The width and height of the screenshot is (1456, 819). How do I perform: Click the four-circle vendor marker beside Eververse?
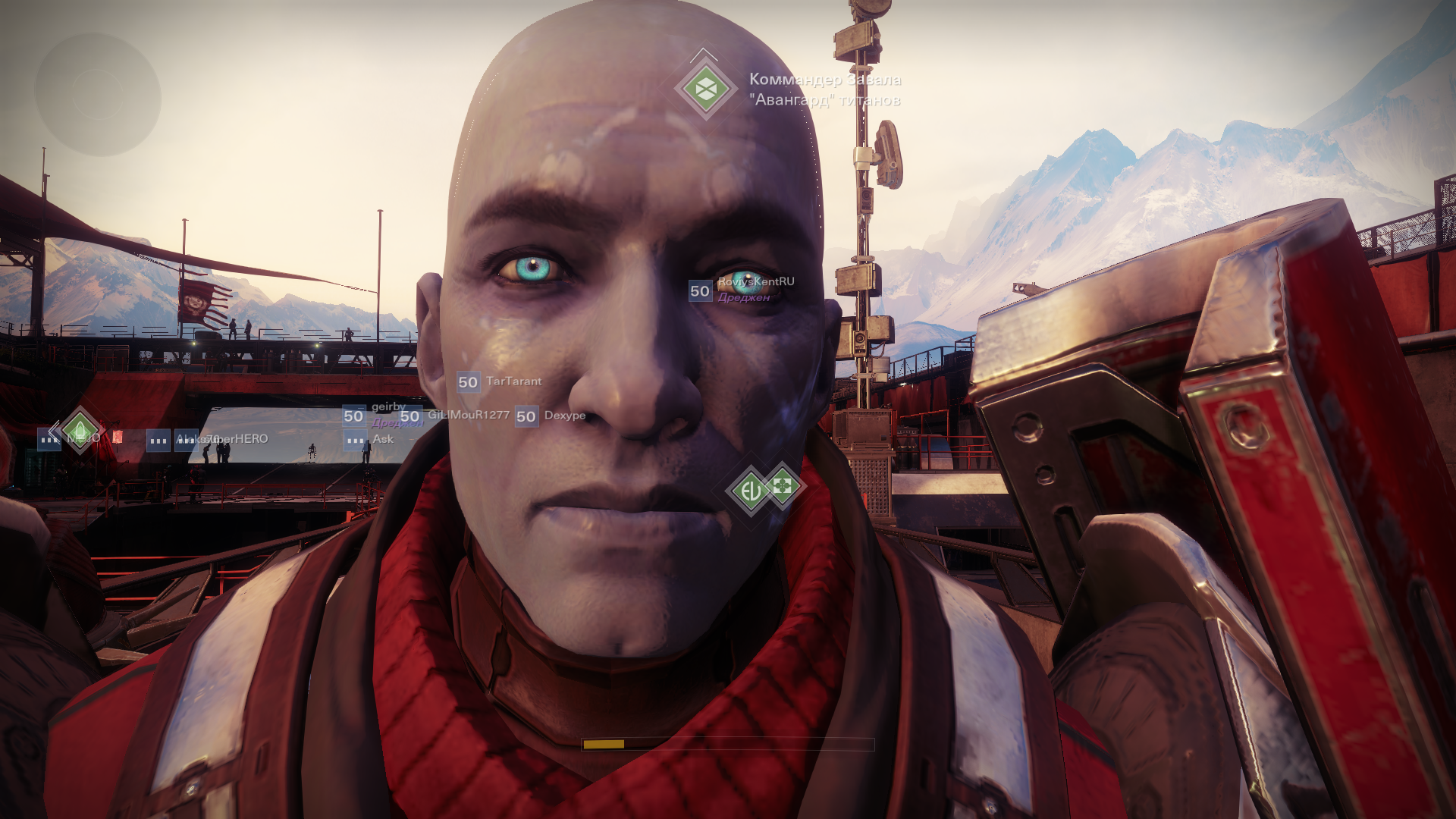click(783, 485)
